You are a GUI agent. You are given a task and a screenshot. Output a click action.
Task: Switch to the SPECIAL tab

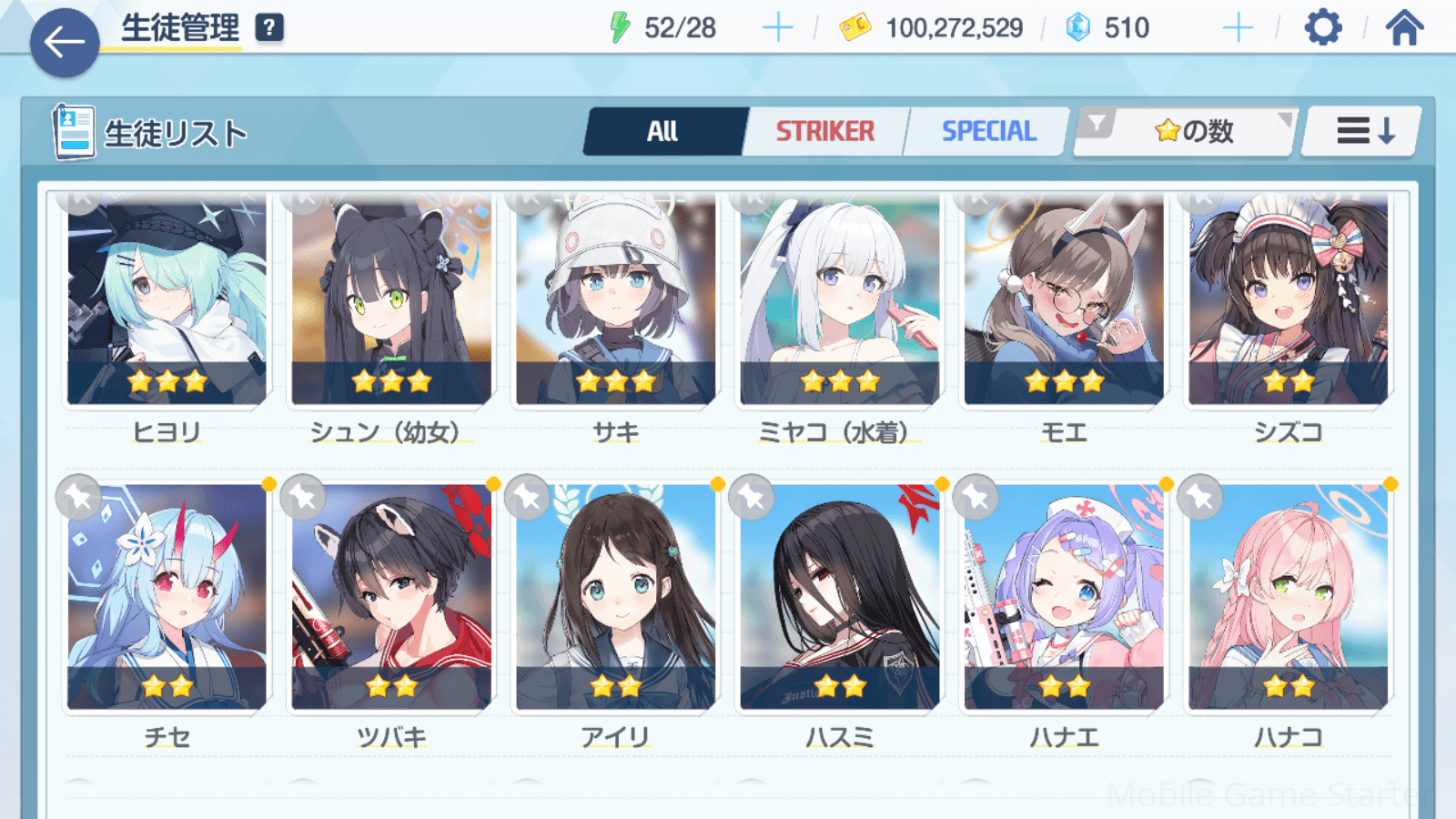[x=988, y=132]
